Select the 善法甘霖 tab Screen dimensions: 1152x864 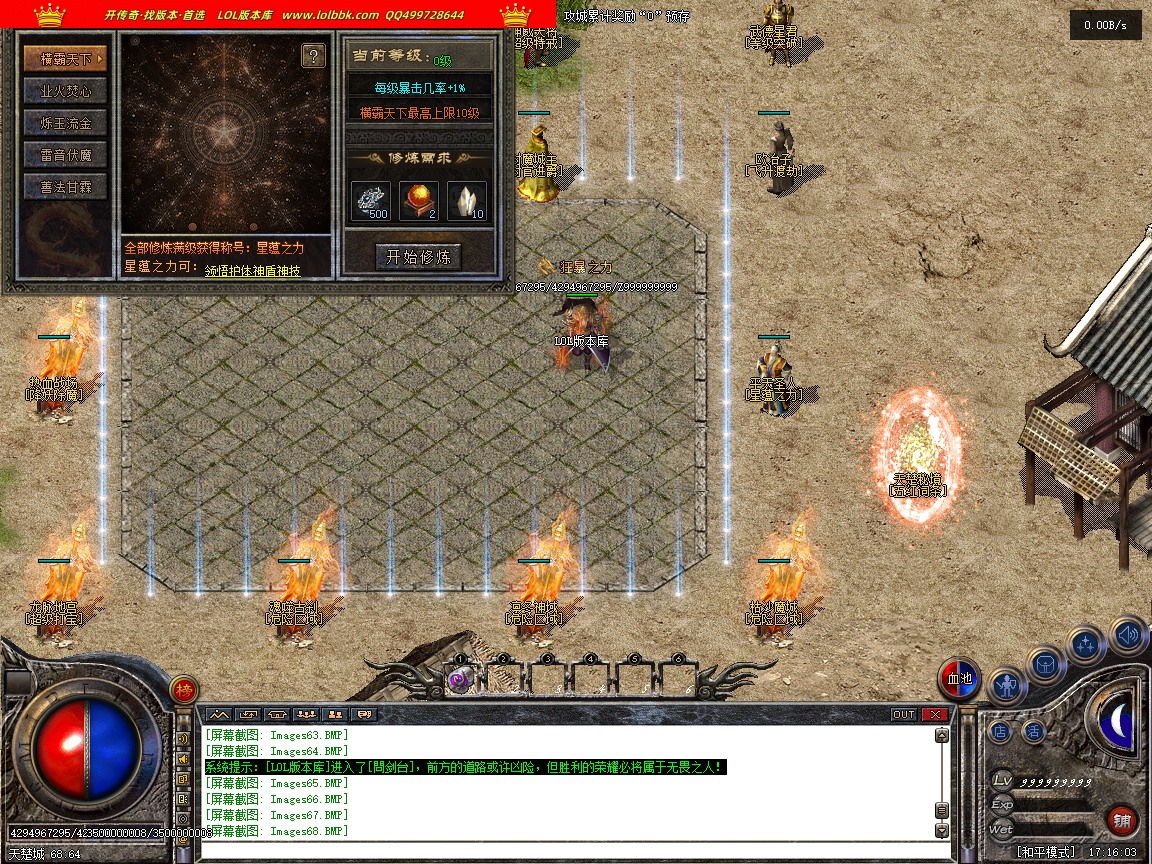click(65, 187)
